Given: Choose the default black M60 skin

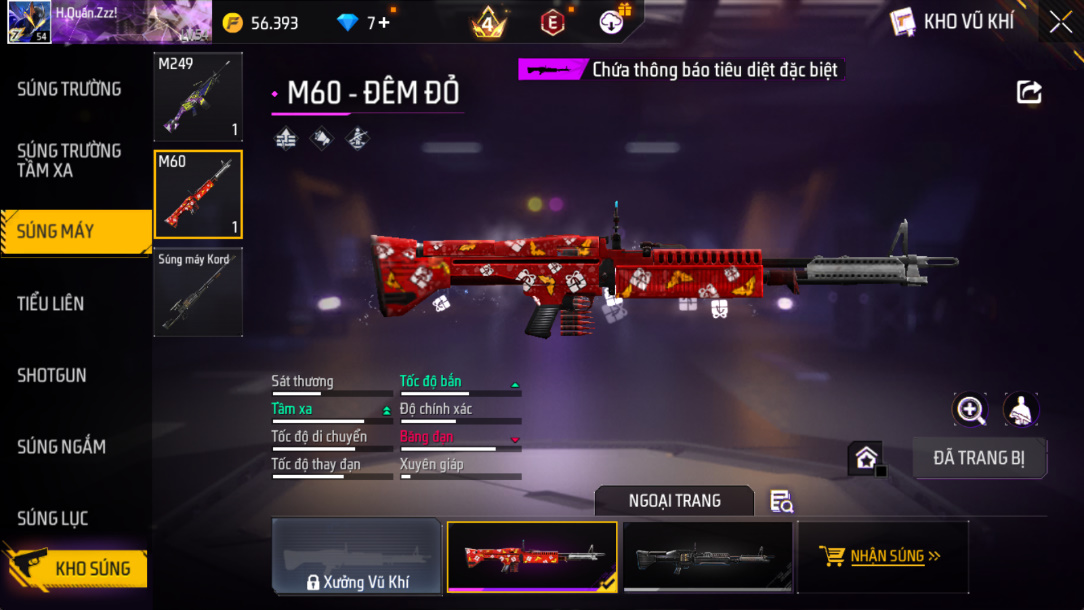Looking at the screenshot, I should 708,557.
